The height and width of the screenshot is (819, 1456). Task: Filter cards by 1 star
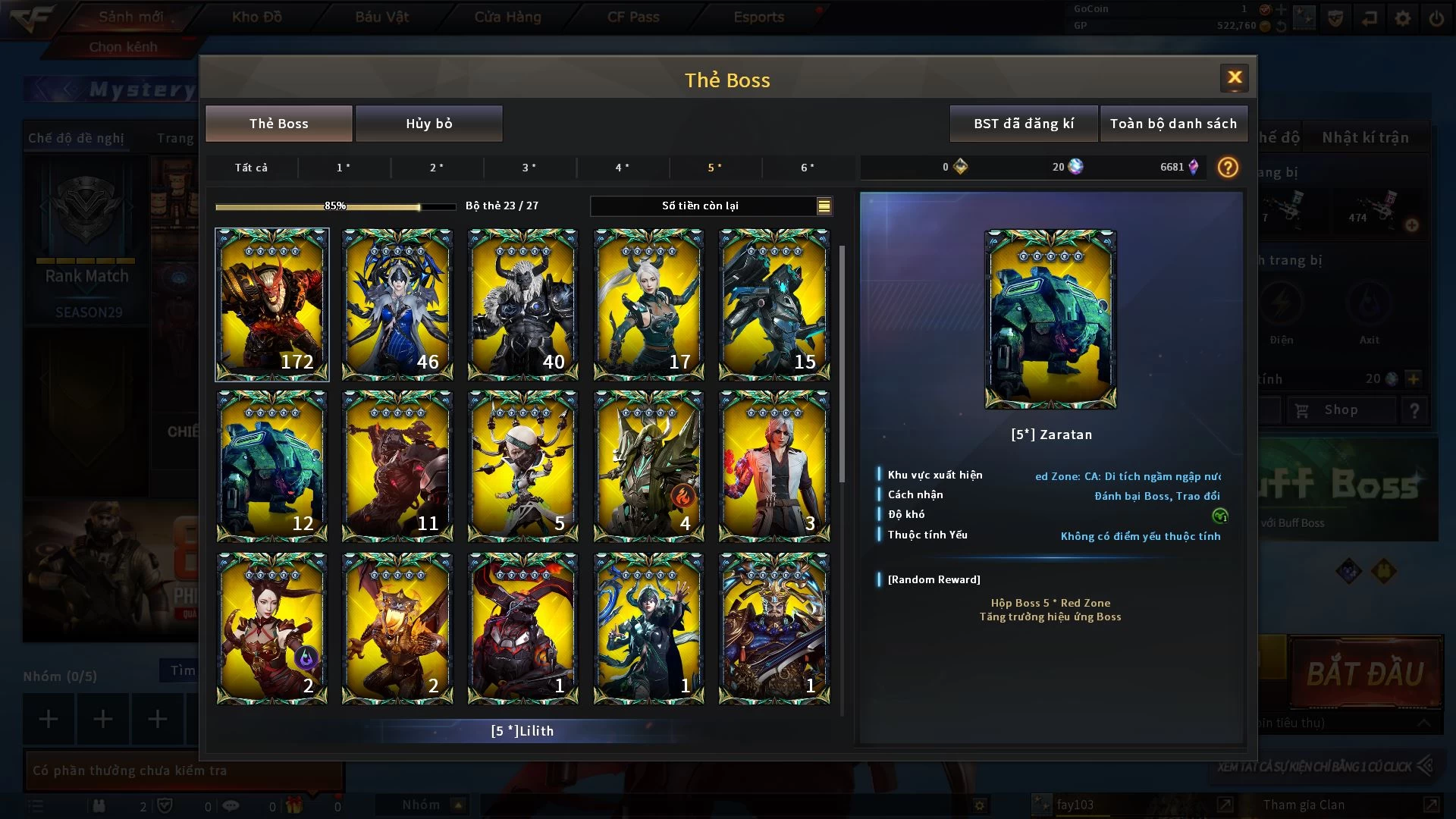[344, 168]
